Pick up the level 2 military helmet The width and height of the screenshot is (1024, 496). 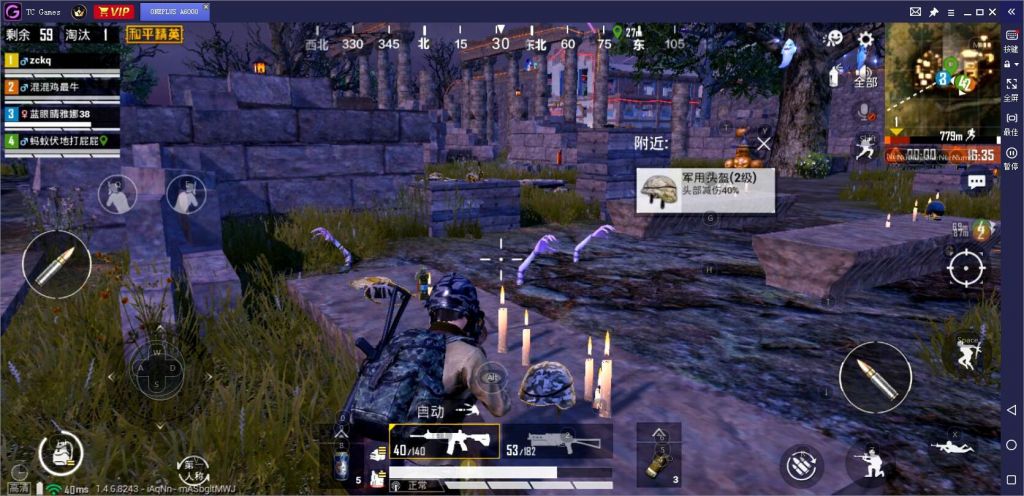(x=705, y=189)
